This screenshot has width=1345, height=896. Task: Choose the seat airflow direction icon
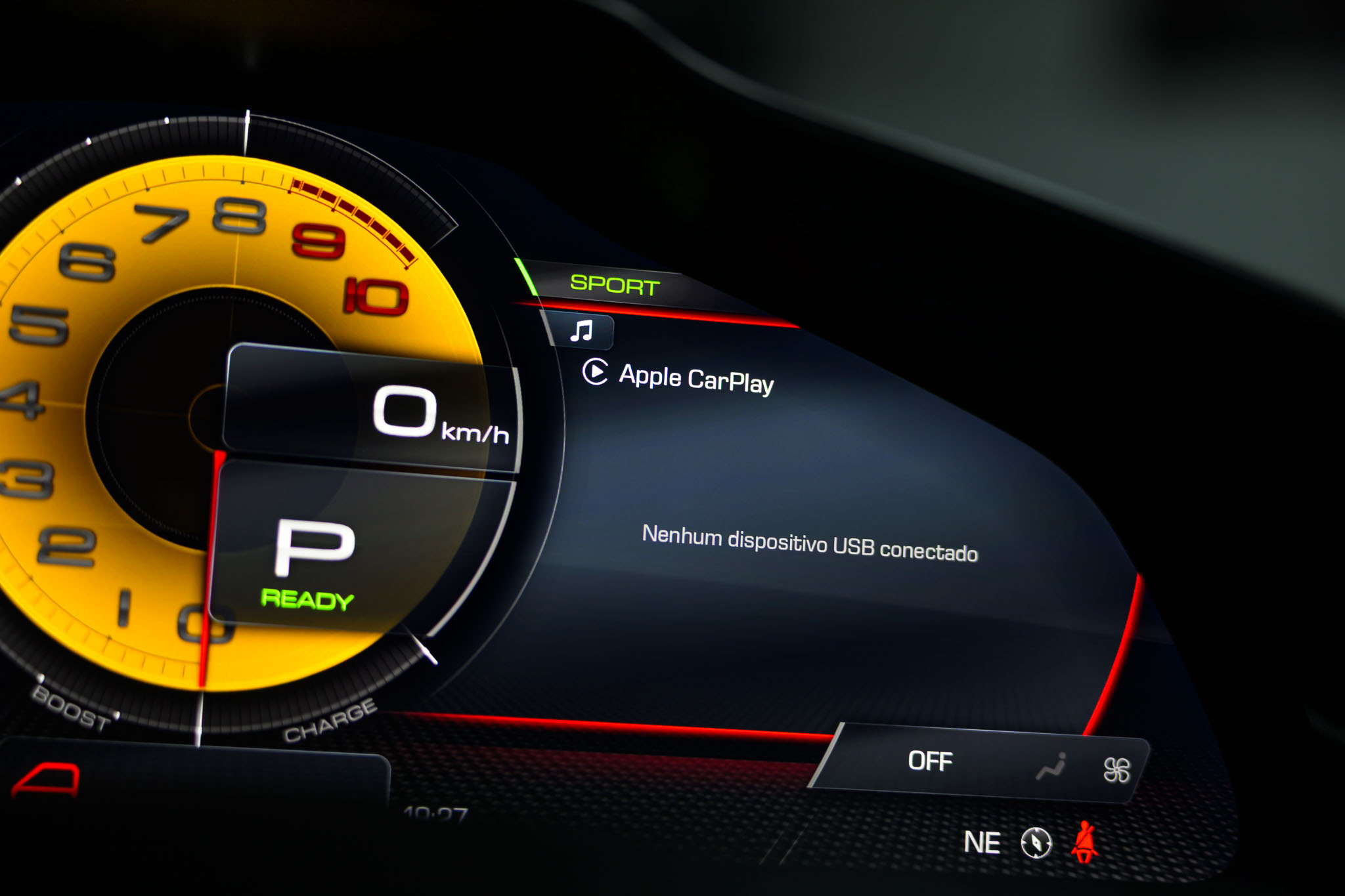click(1052, 767)
